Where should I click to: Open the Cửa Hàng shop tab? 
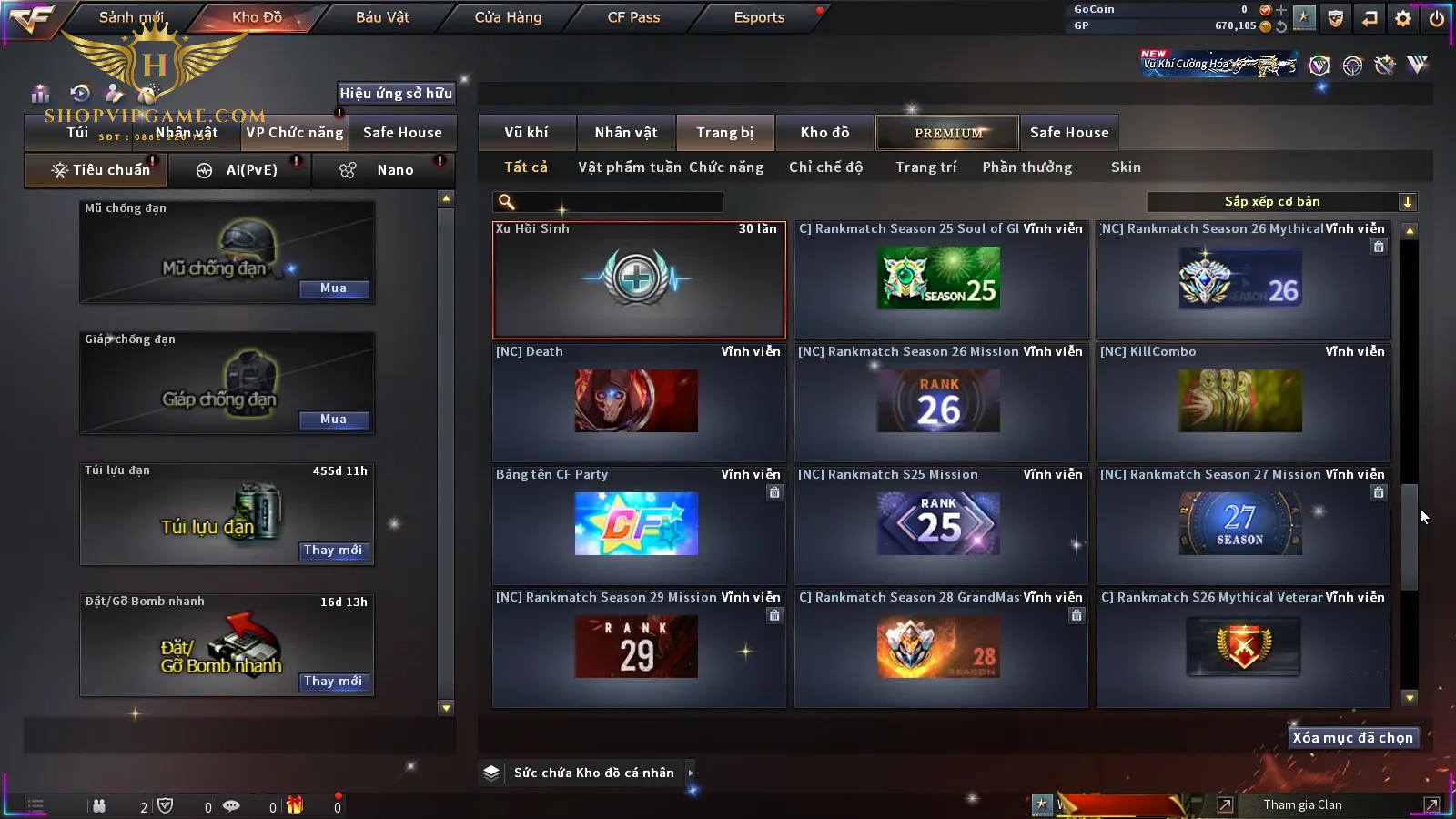(508, 17)
